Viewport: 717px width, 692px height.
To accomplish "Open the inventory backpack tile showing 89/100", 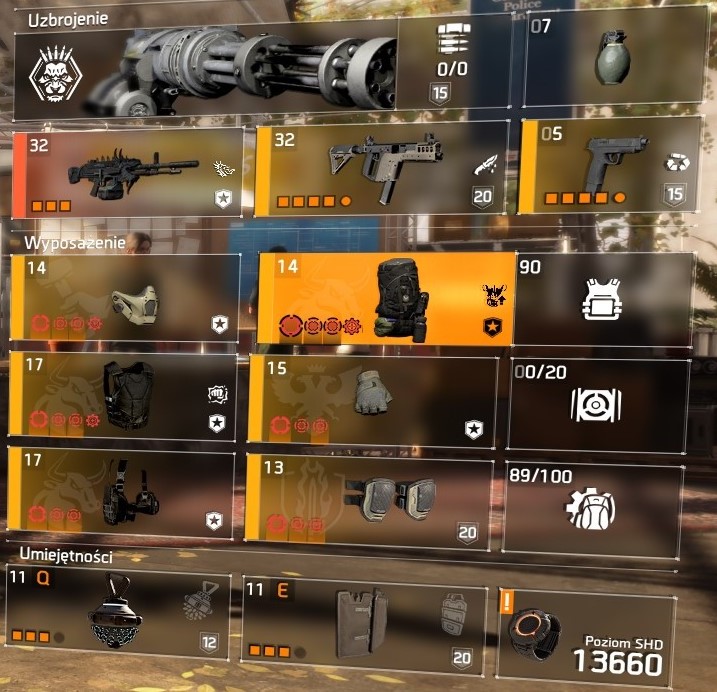I will coord(596,505).
